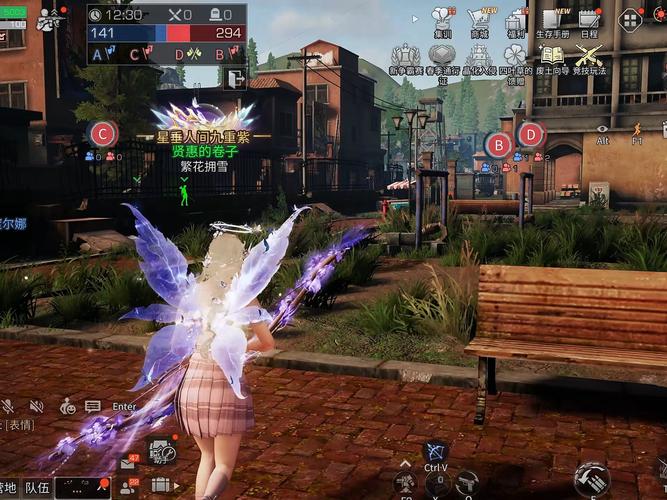The width and height of the screenshot is (667, 500).
Task: Open the backpack inventory icon
Action: click(x=161, y=485)
